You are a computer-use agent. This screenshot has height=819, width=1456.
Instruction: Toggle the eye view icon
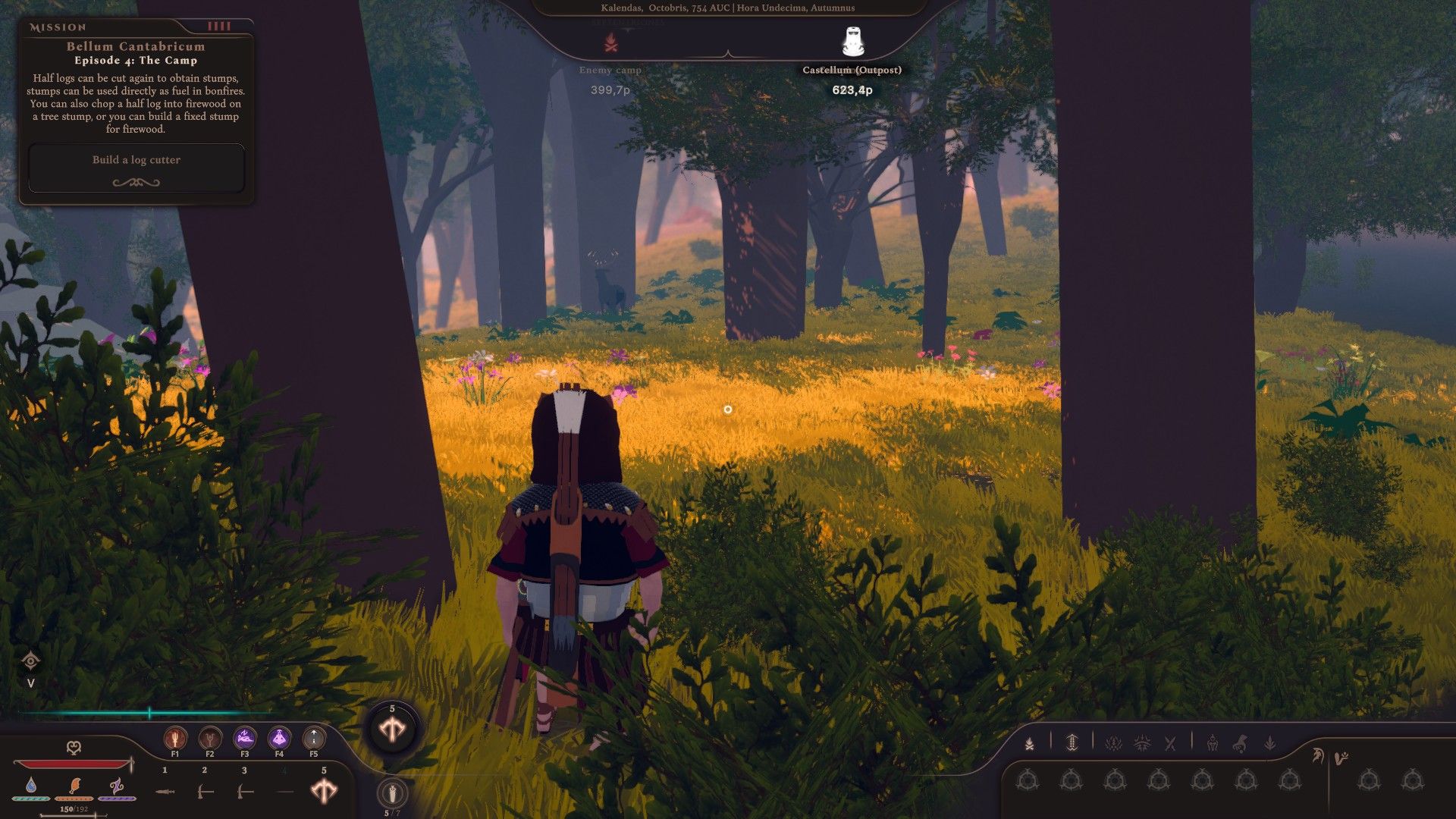[31, 661]
